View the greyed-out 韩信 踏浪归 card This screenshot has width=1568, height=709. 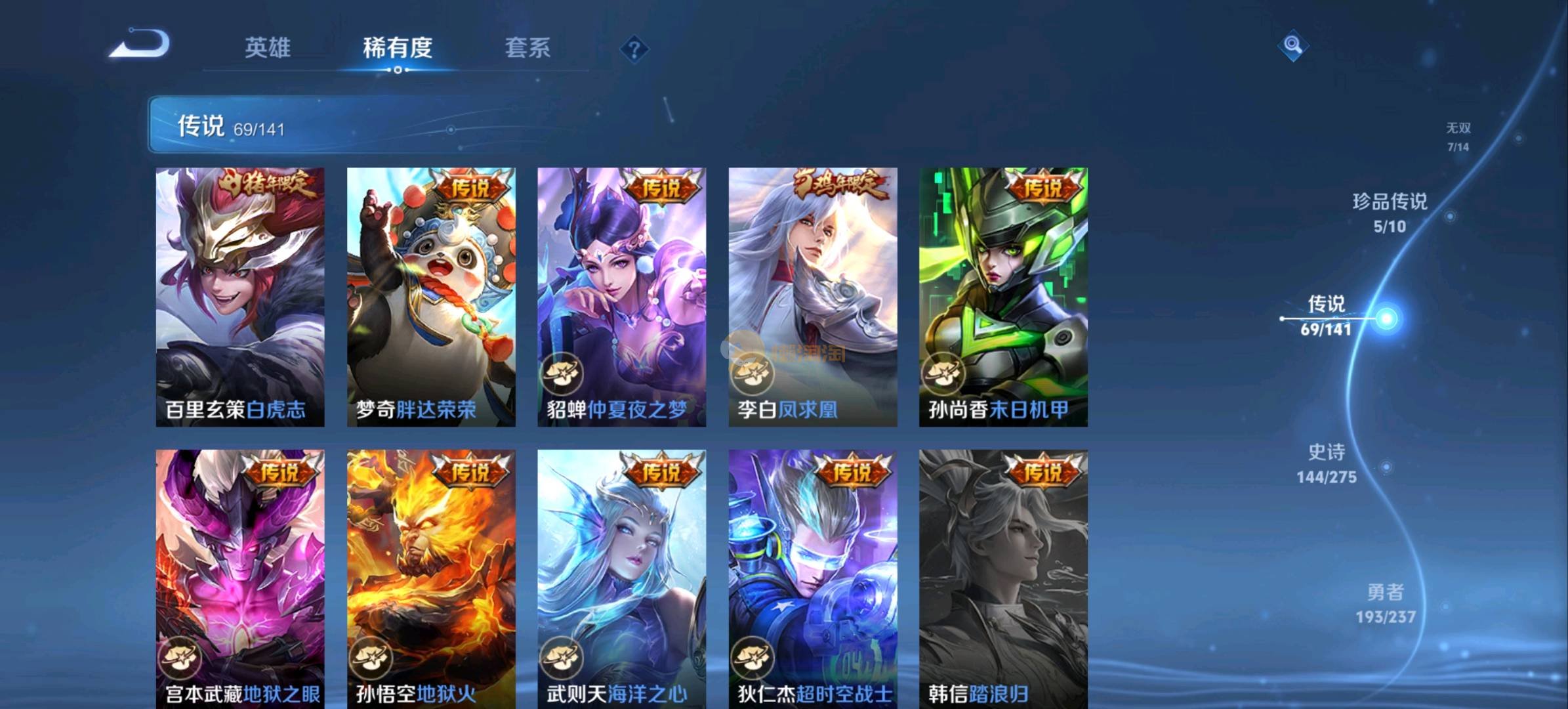click(1003, 578)
